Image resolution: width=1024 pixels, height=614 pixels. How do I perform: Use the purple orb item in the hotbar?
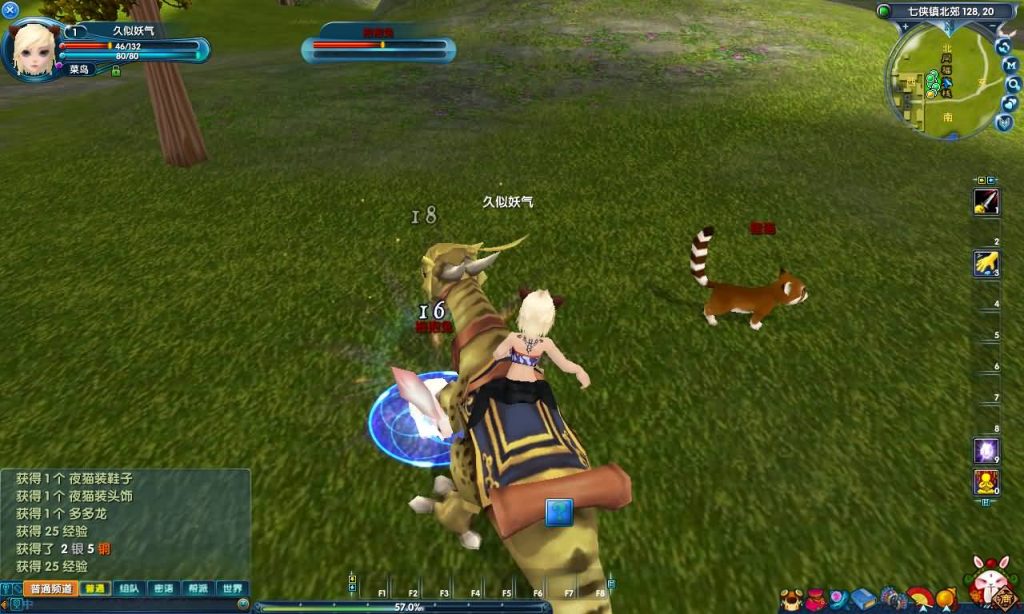point(986,451)
